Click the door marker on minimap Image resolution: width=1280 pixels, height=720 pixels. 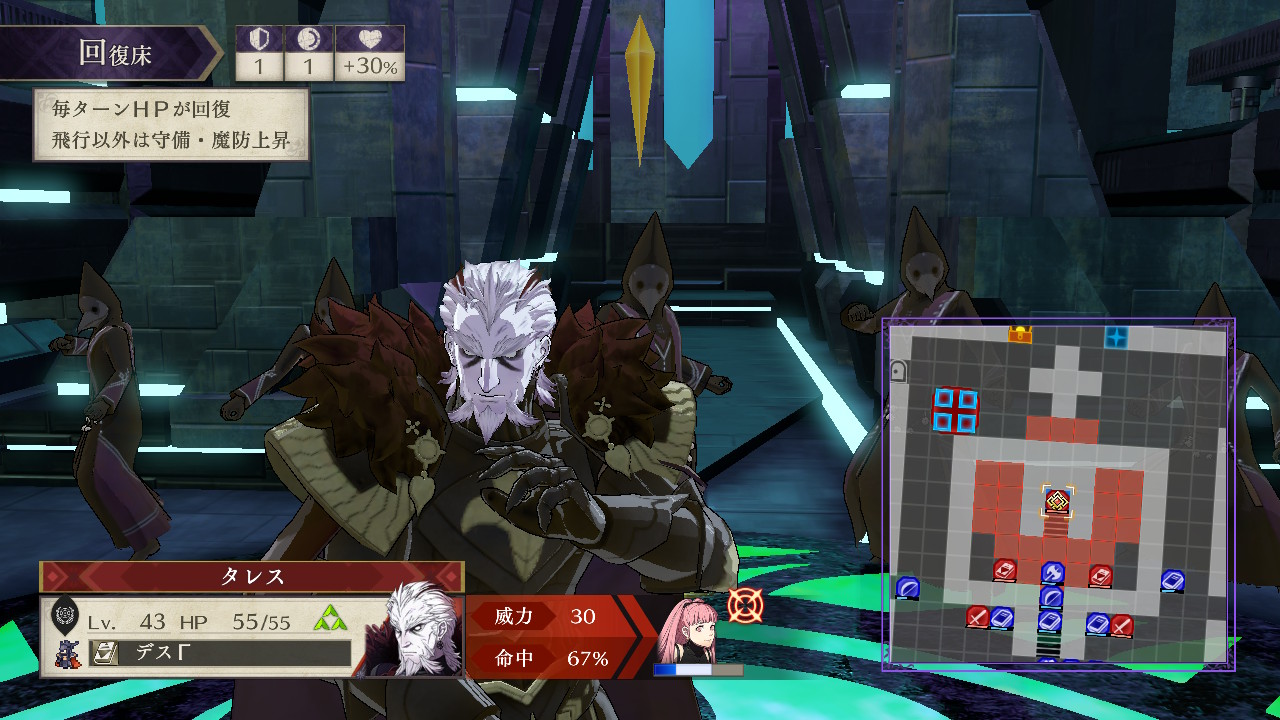[898, 371]
